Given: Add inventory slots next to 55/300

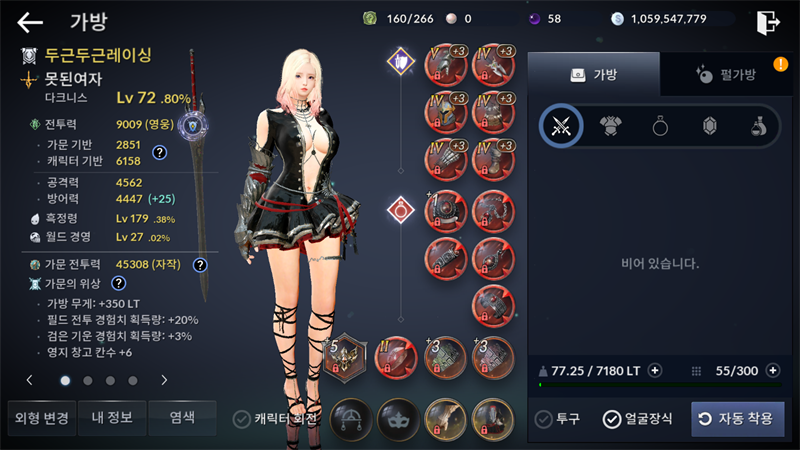Looking at the screenshot, I should tap(772, 370).
